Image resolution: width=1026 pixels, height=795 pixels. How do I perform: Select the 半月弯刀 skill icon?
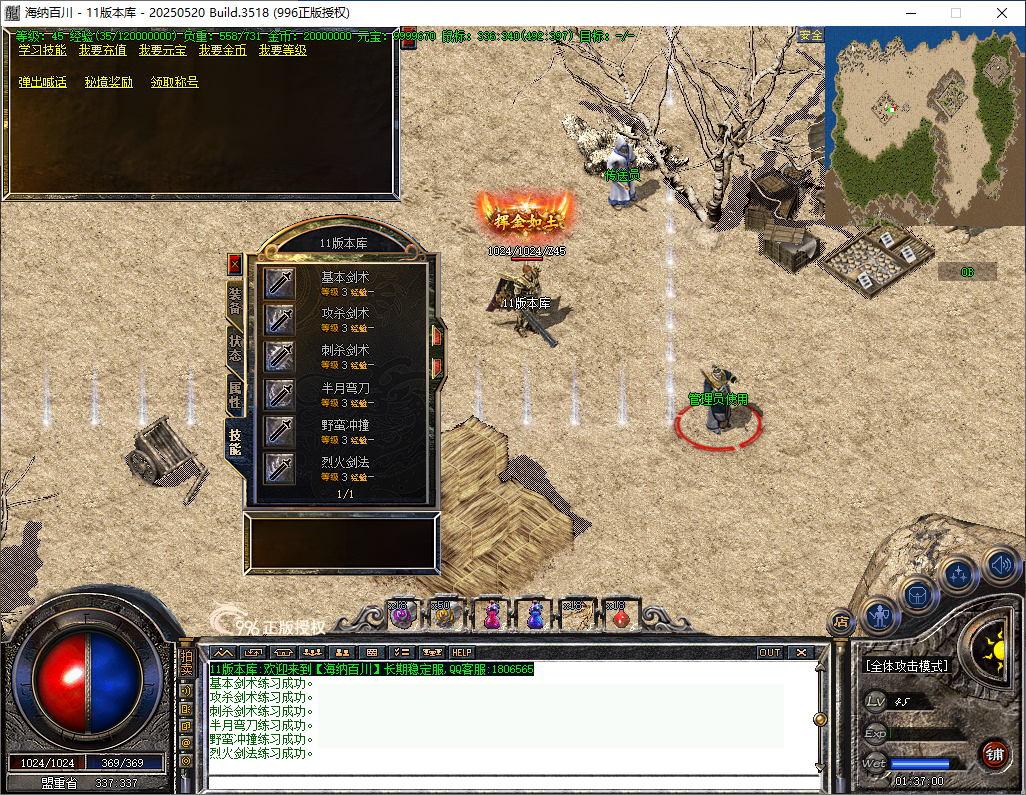click(279, 394)
